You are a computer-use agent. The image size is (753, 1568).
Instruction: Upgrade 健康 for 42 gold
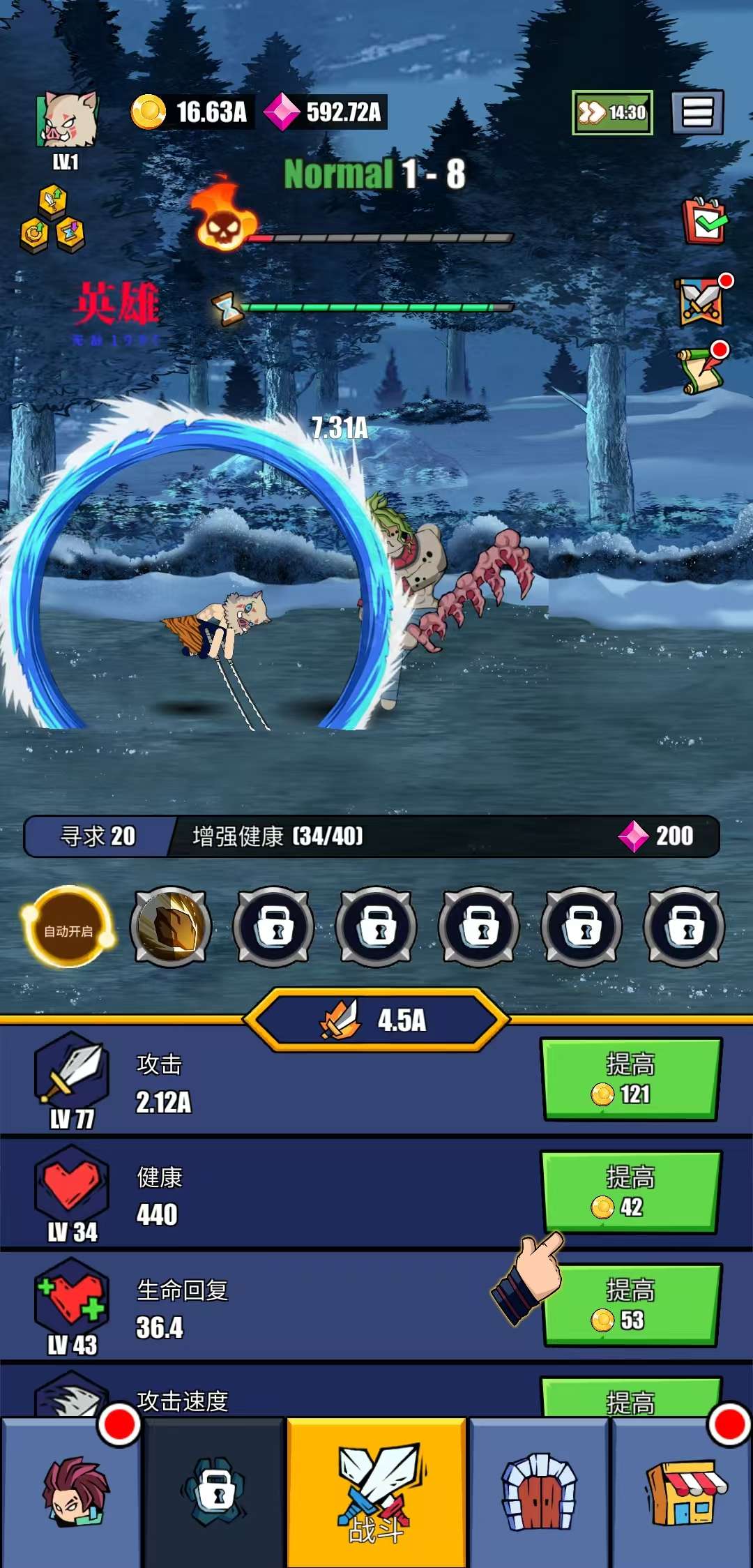tap(630, 1192)
